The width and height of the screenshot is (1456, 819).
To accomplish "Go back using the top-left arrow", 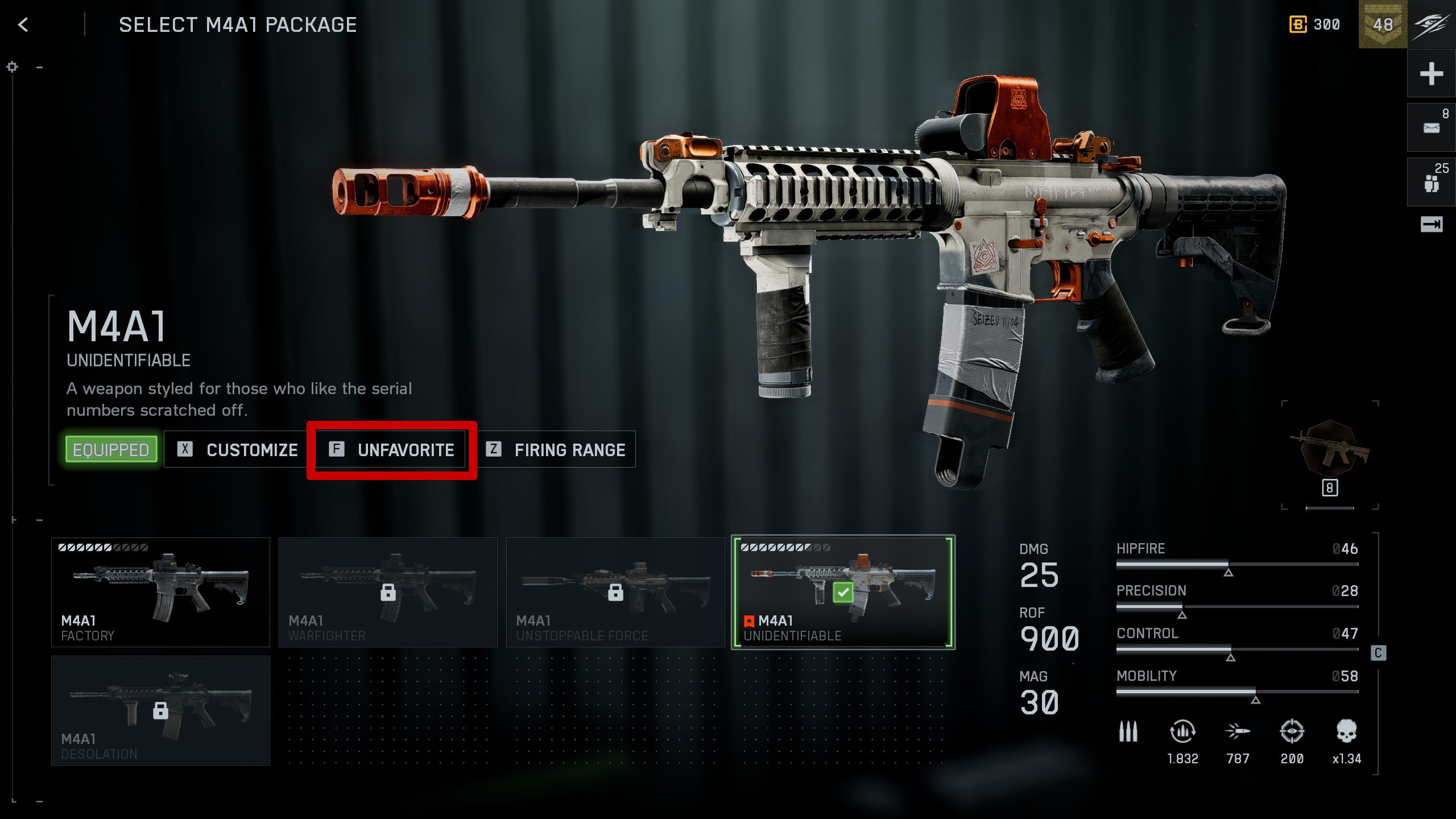I will (23, 24).
